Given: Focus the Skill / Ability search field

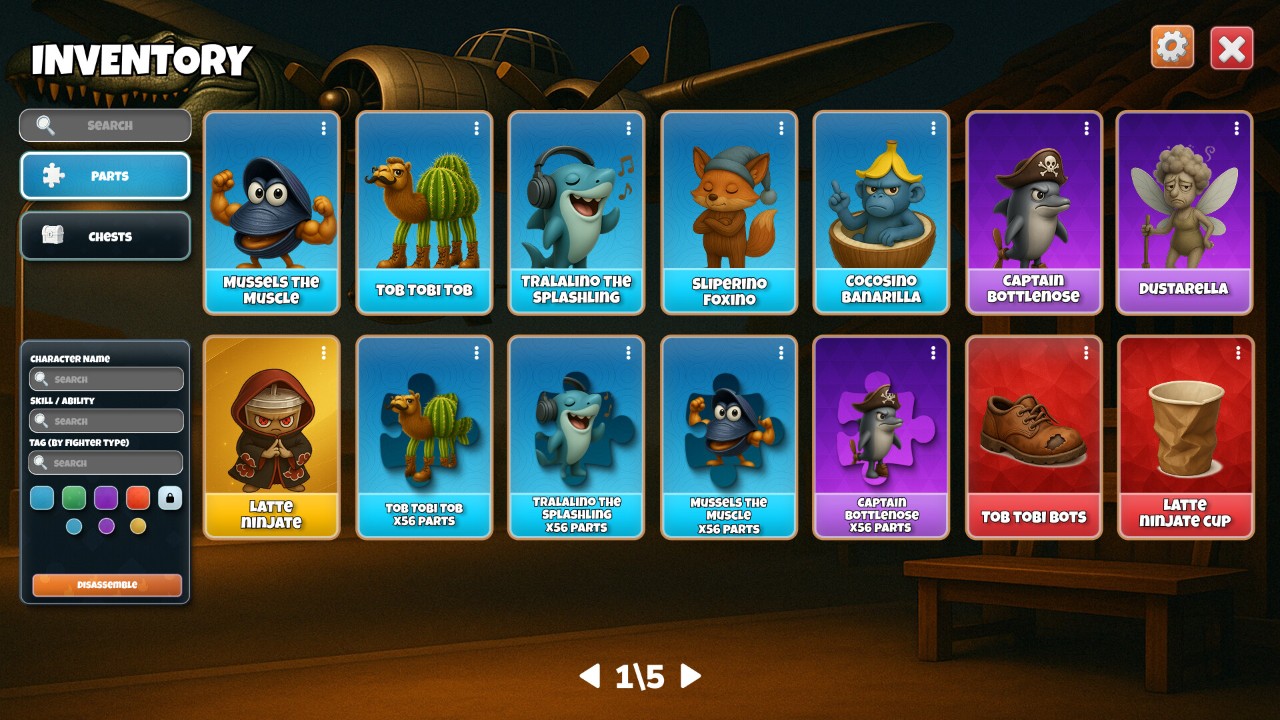Looking at the screenshot, I should point(107,421).
